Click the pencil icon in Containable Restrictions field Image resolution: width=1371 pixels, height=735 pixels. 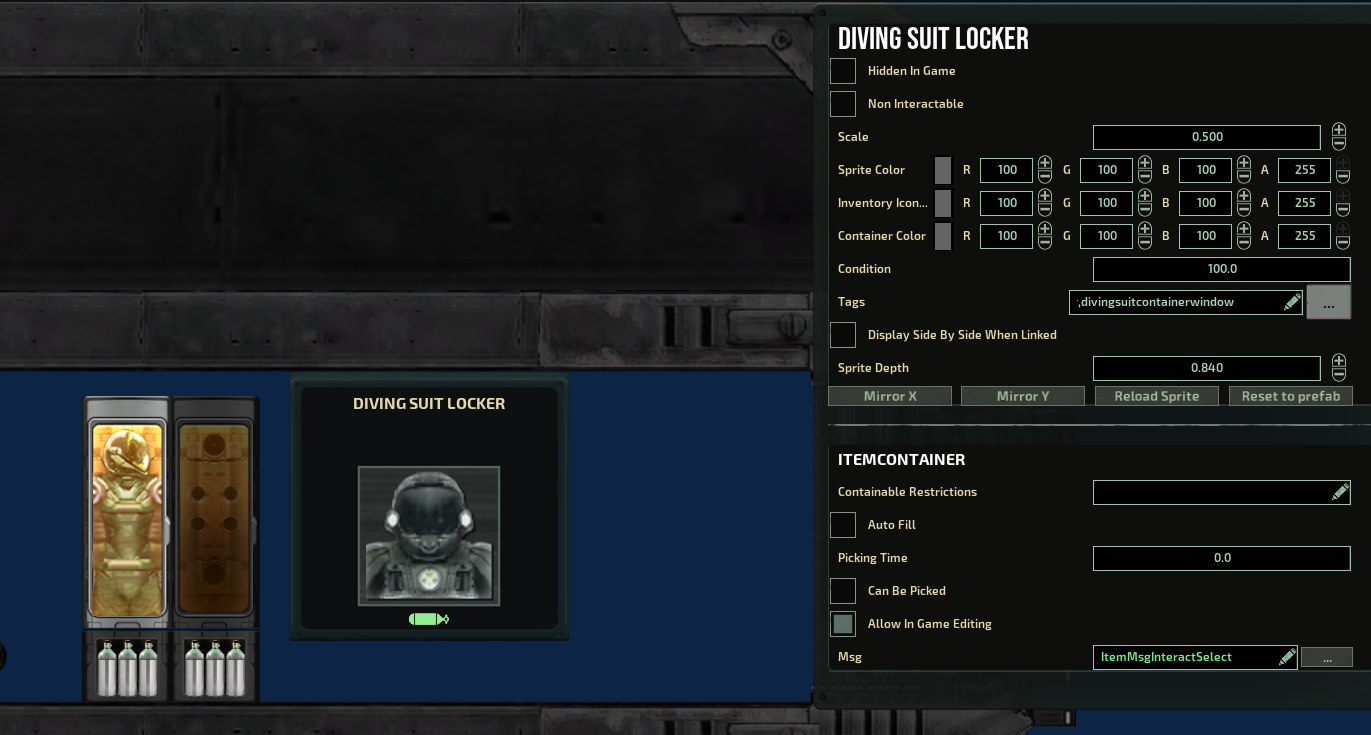1341,491
